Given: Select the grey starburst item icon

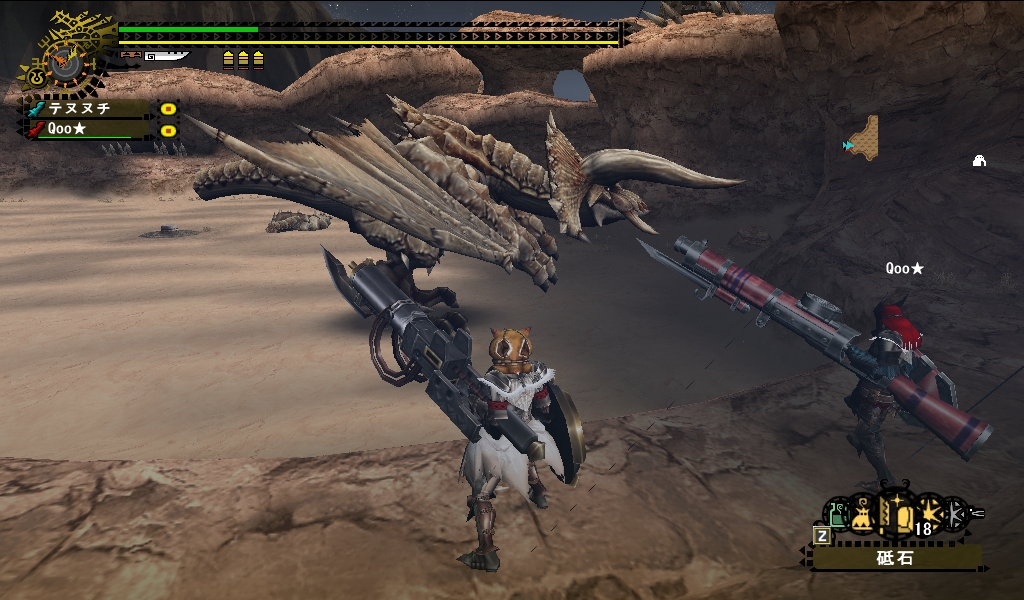Looking at the screenshot, I should pos(956,514).
